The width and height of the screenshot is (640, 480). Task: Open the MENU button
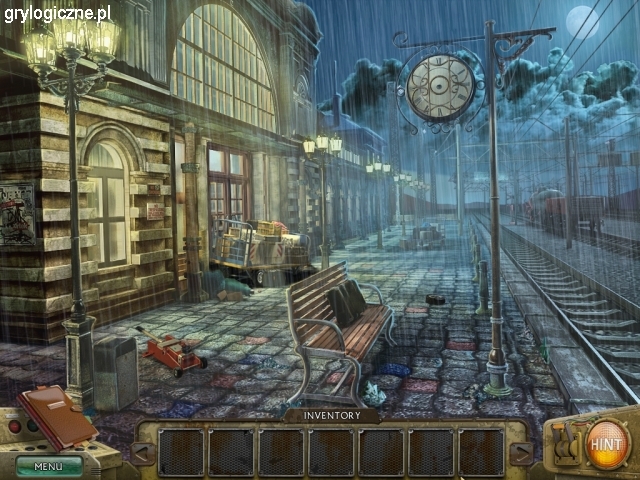tap(48, 466)
